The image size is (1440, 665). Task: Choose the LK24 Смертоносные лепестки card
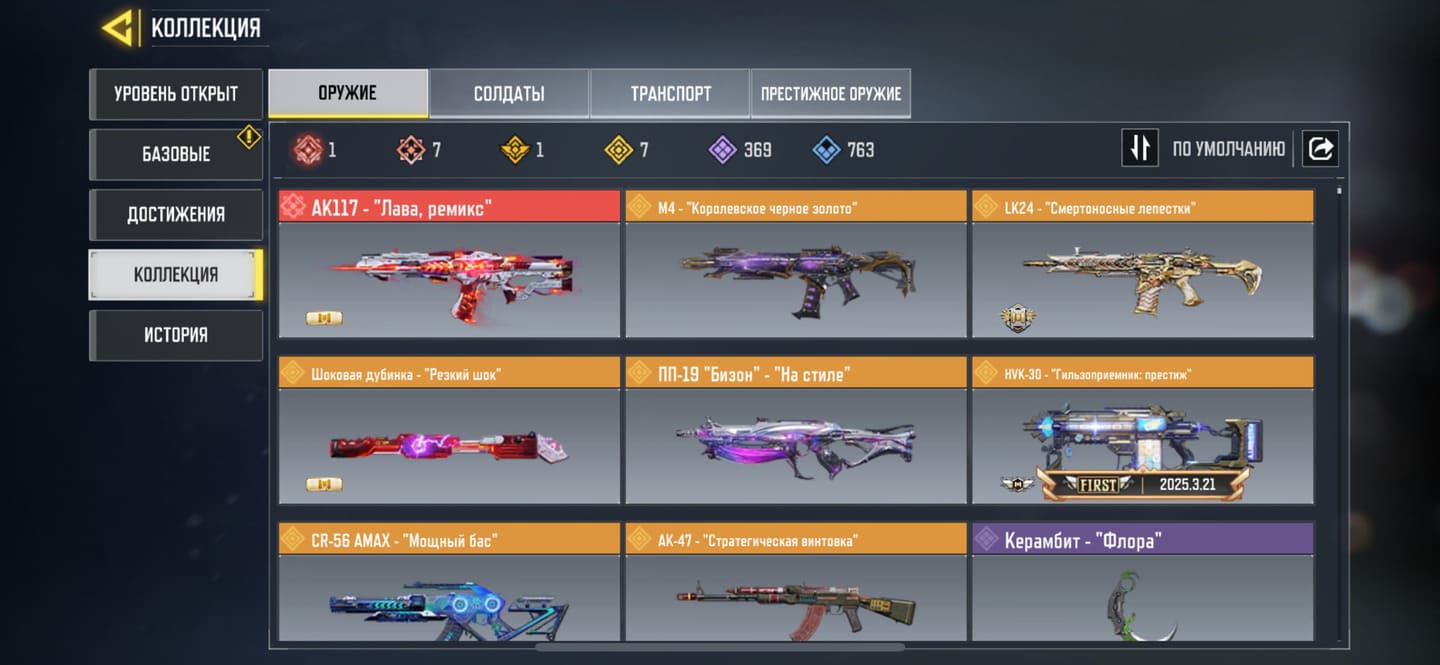point(1143,265)
